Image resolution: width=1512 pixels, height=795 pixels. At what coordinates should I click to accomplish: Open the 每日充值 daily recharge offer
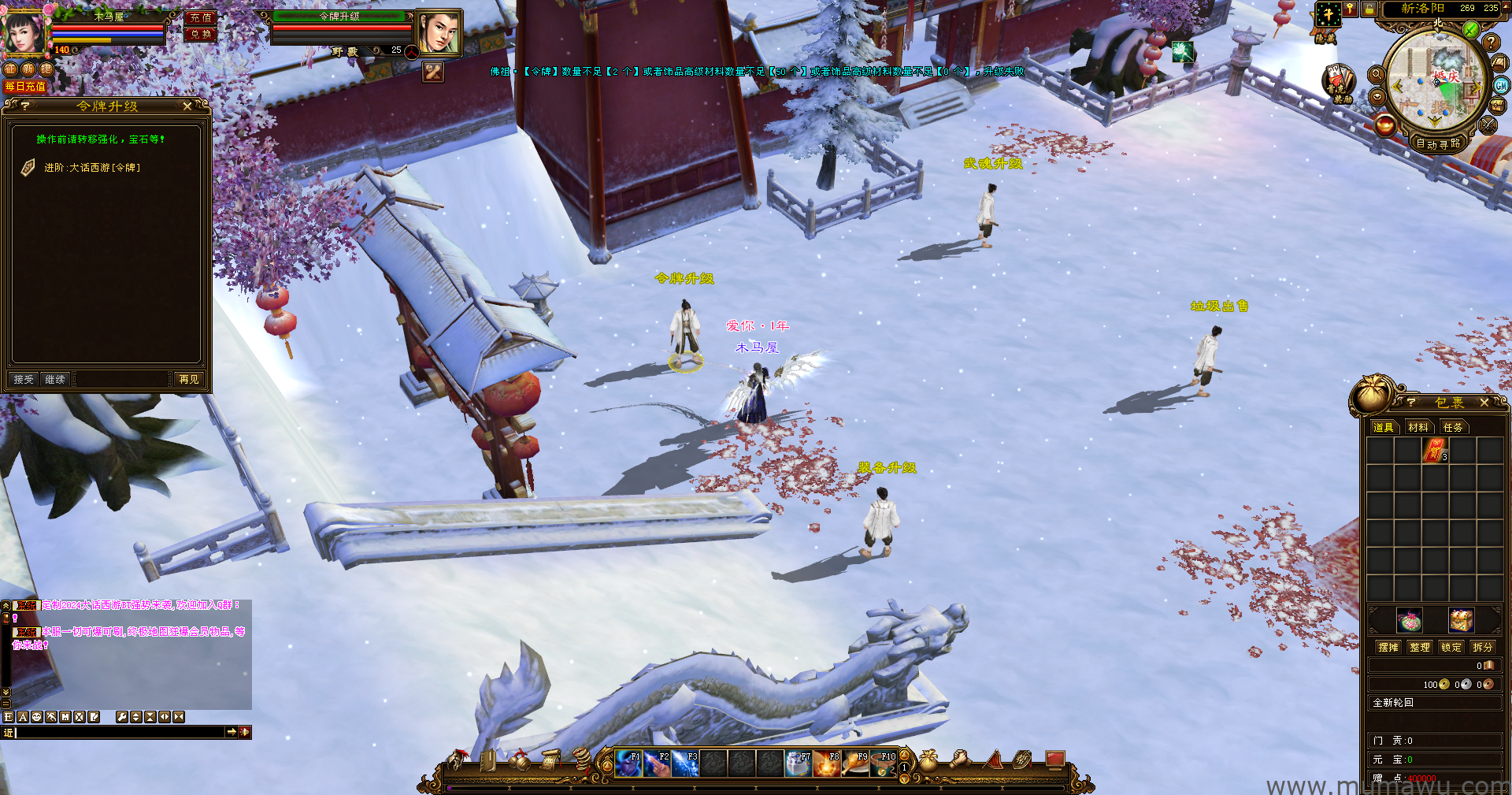[25, 87]
